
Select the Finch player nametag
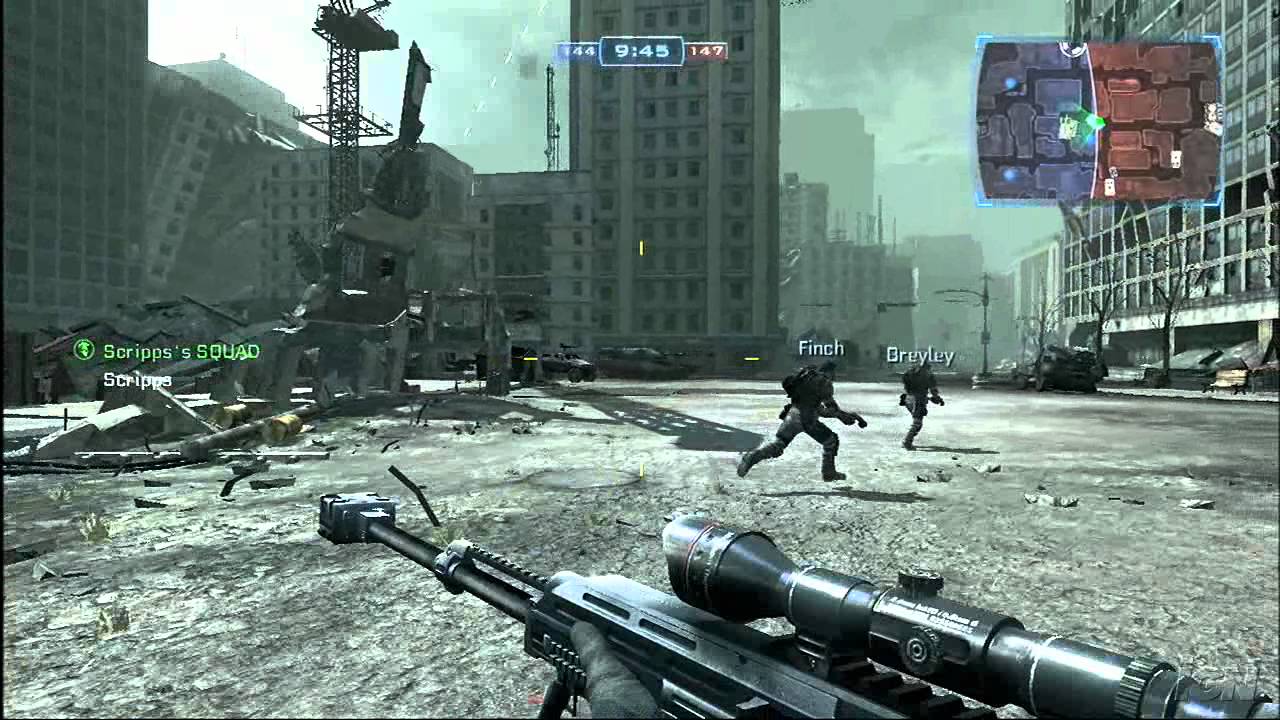click(x=820, y=348)
